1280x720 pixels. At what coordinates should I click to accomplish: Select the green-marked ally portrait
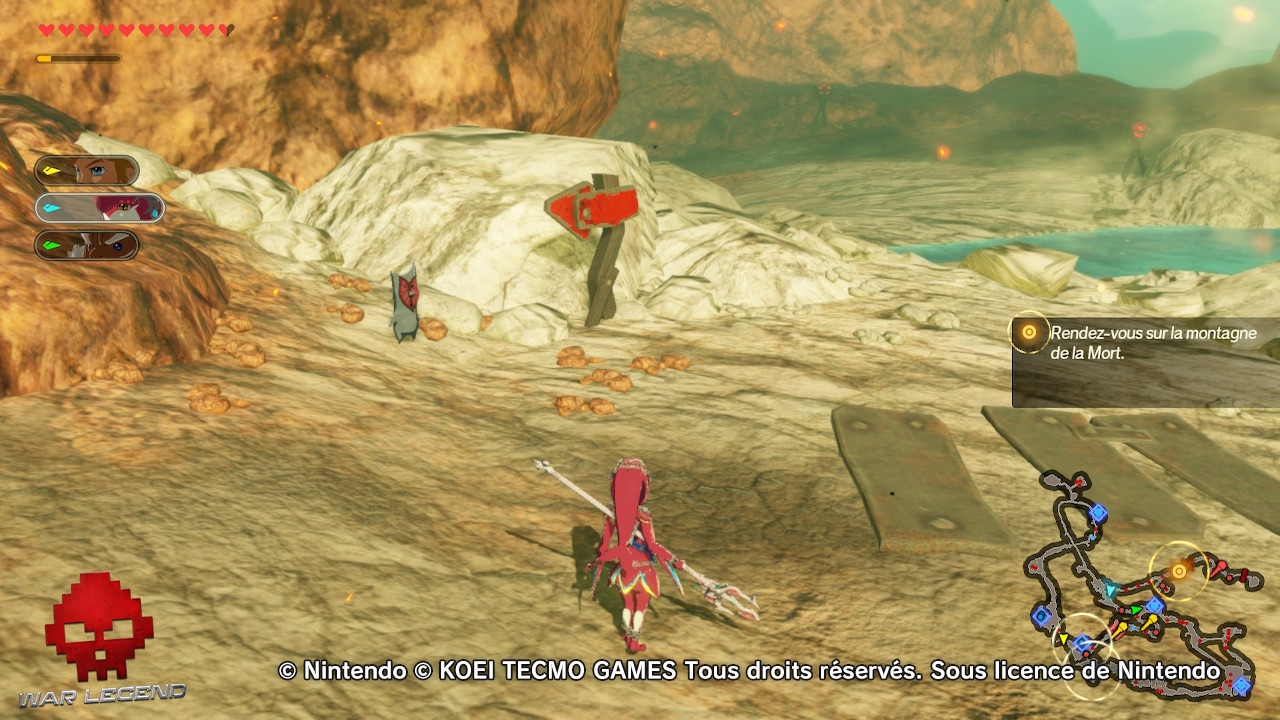tap(85, 245)
